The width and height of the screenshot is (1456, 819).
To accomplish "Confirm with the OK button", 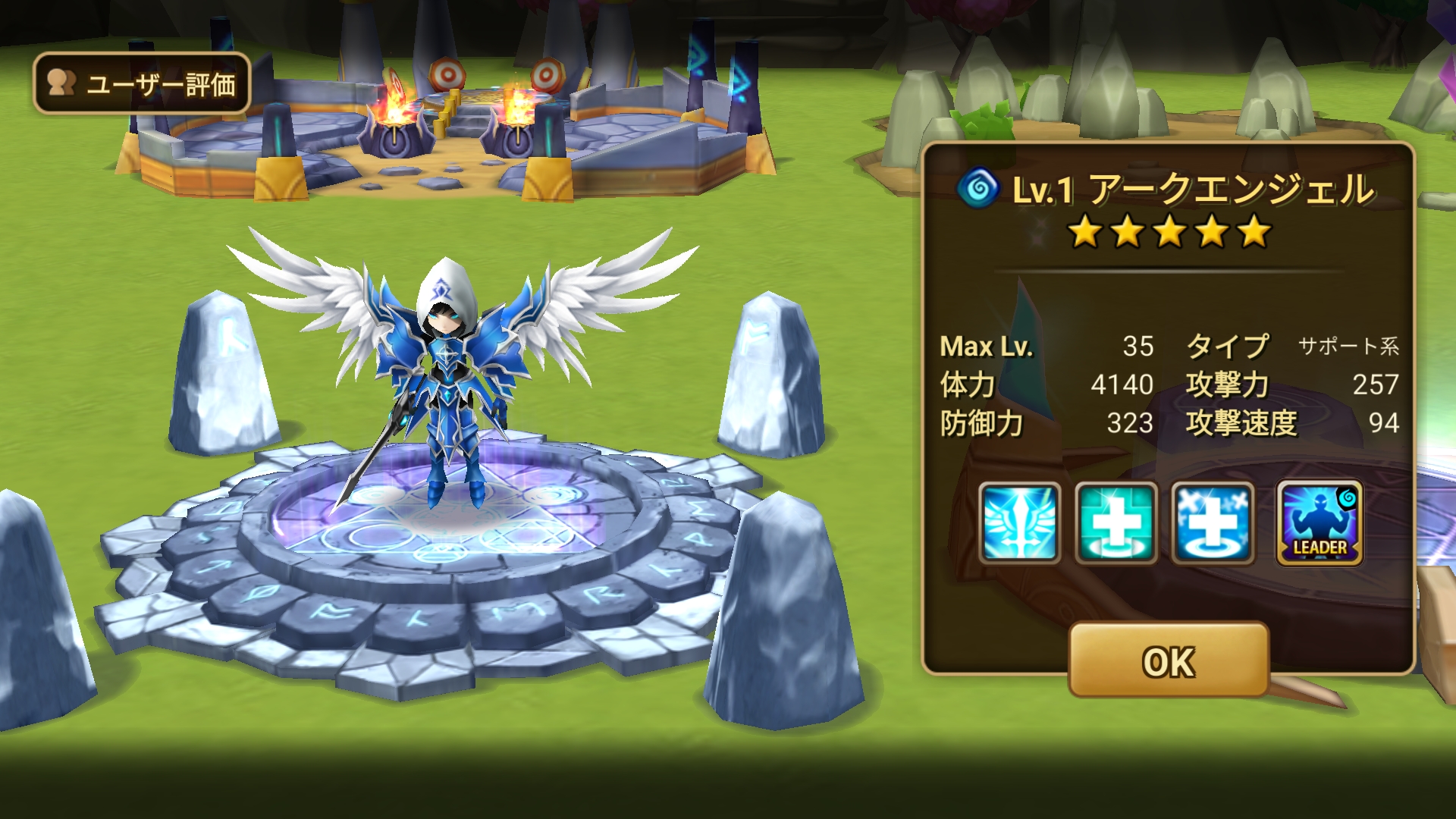I will coord(1168,661).
